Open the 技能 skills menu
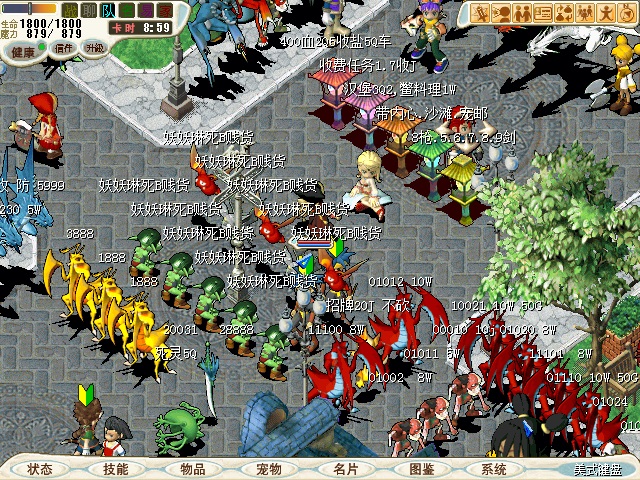Viewport: 640px width, 480px height. pos(115,469)
